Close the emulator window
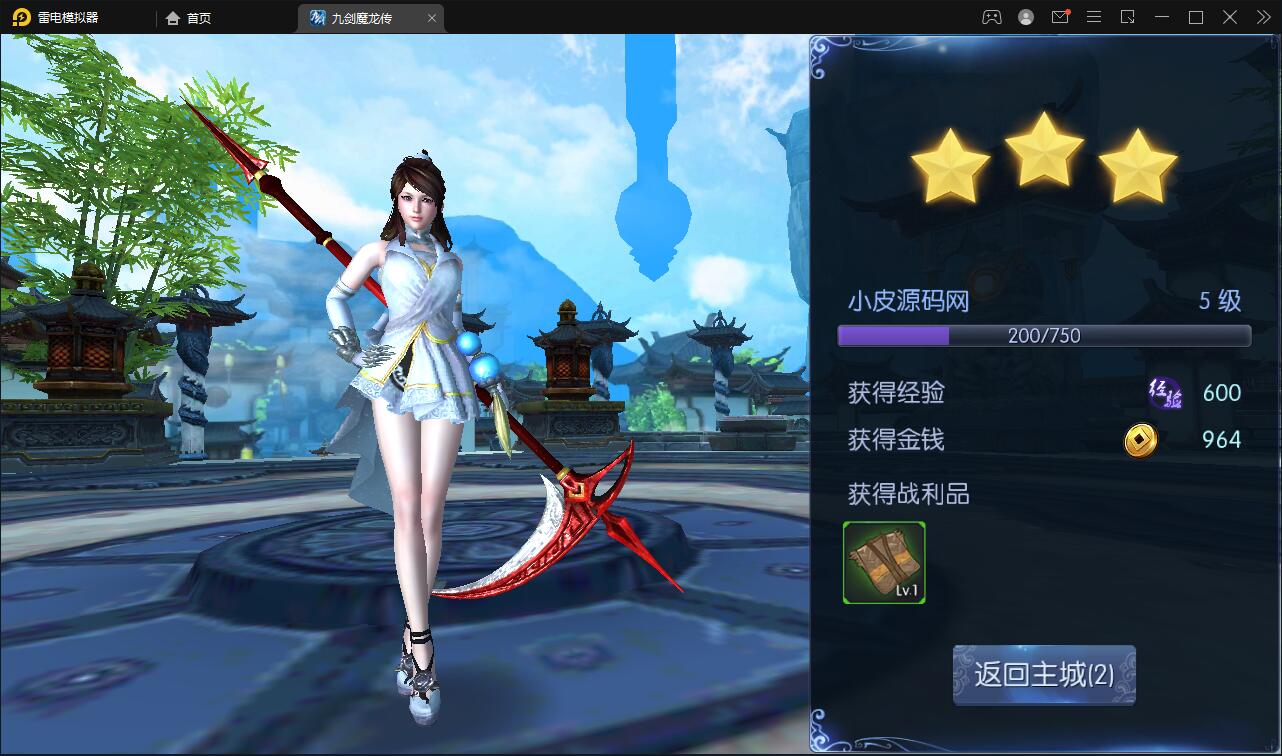 click(1230, 17)
